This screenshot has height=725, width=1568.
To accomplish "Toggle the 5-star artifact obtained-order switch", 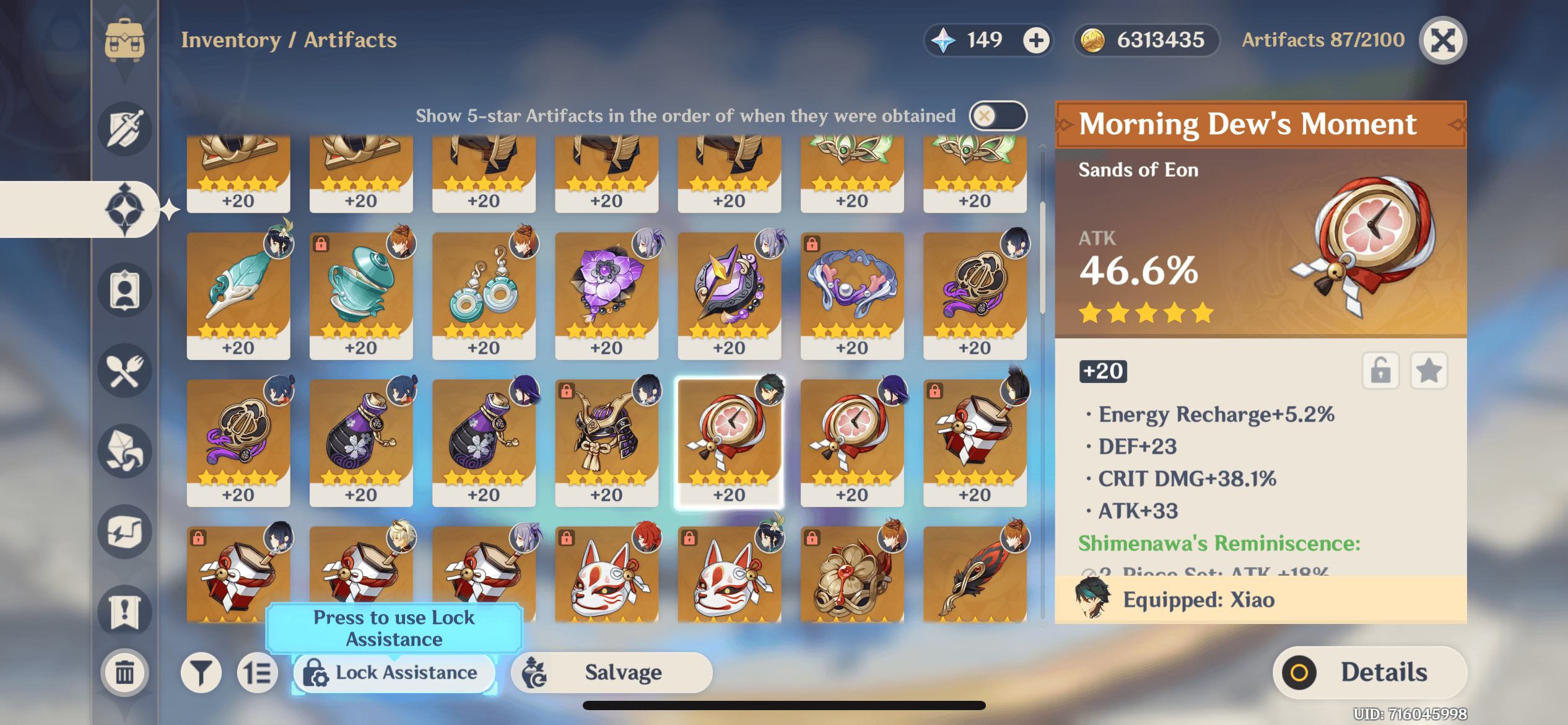I will pyautogui.click(x=997, y=116).
